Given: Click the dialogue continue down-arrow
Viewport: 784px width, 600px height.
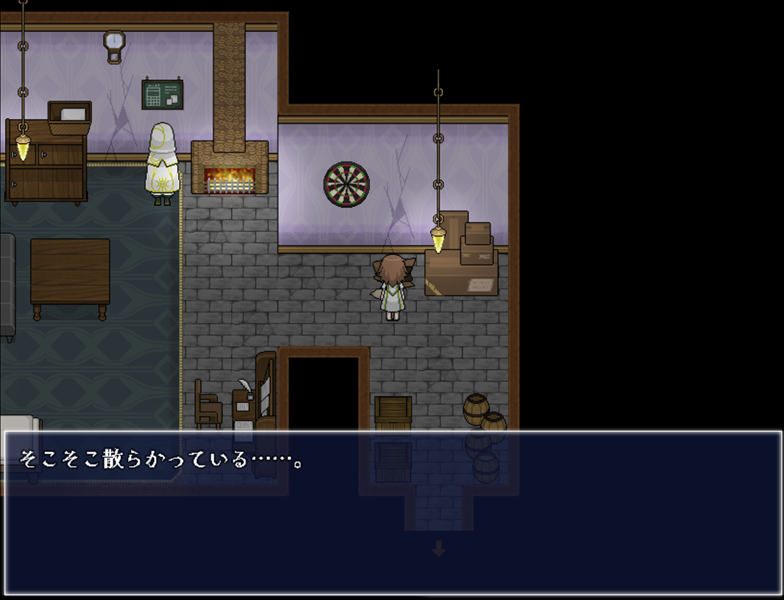Looking at the screenshot, I should (x=438, y=548).
